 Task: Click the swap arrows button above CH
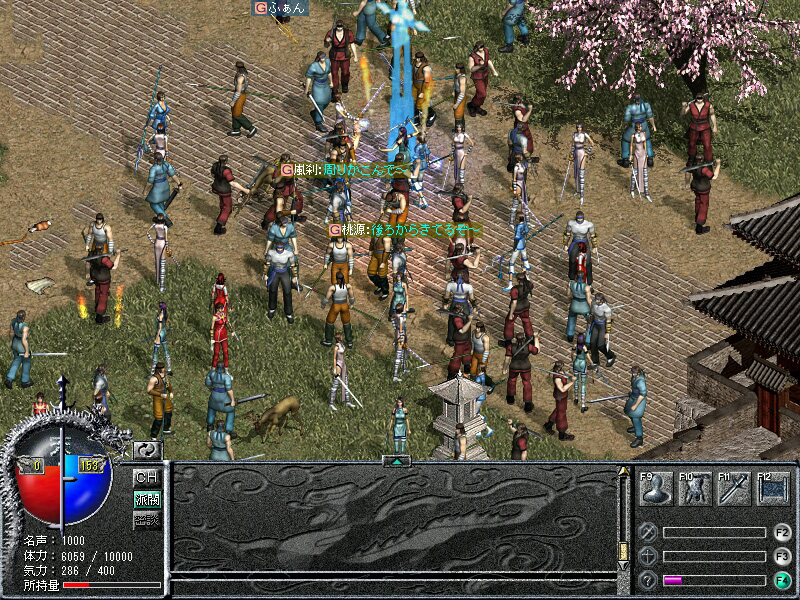pos(148,451)
